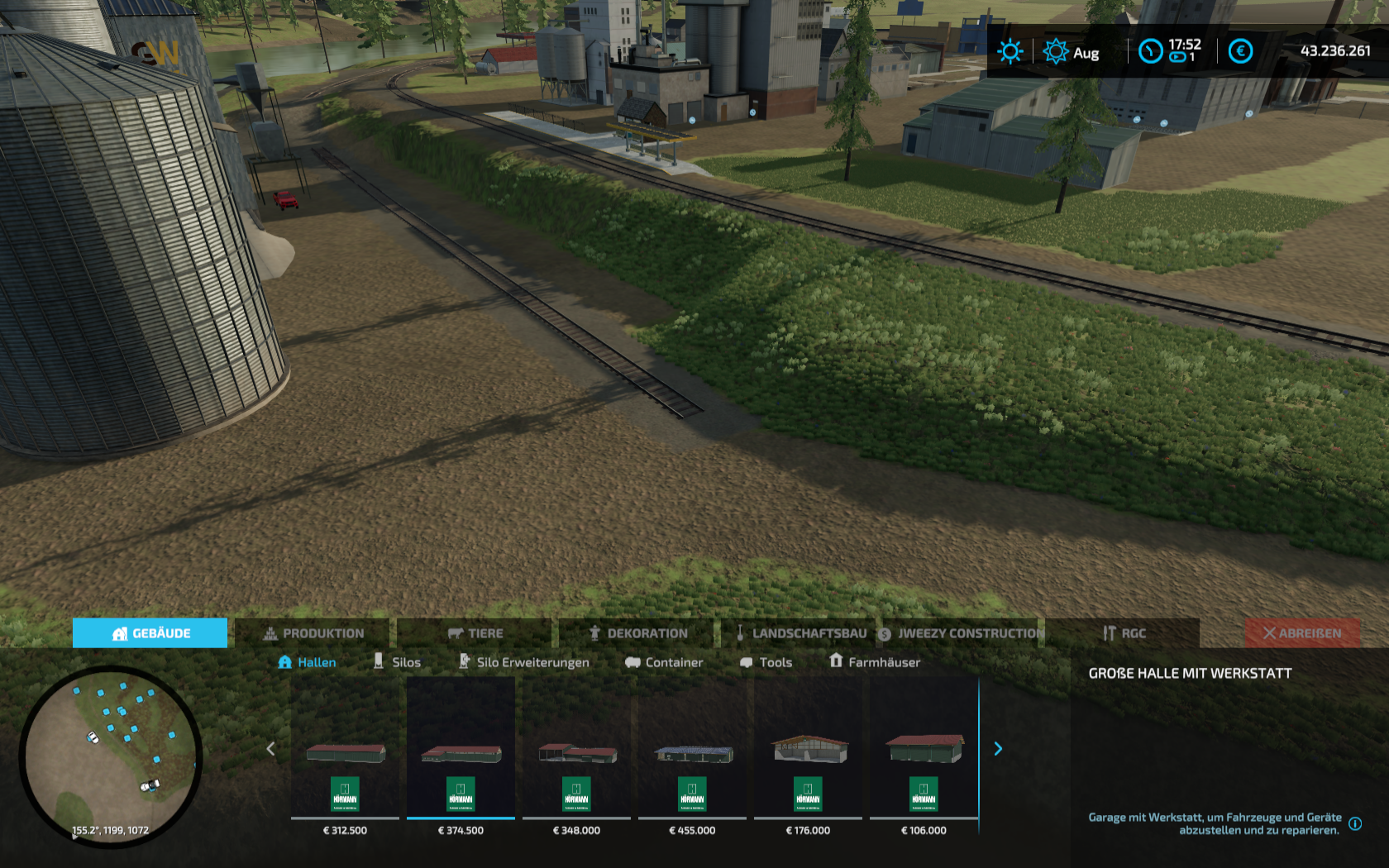Image resolution: width=1389 pixels, height=868 pixels.
Task: Choose the € 374.500 hall with workshop
Action: [461, 756]
